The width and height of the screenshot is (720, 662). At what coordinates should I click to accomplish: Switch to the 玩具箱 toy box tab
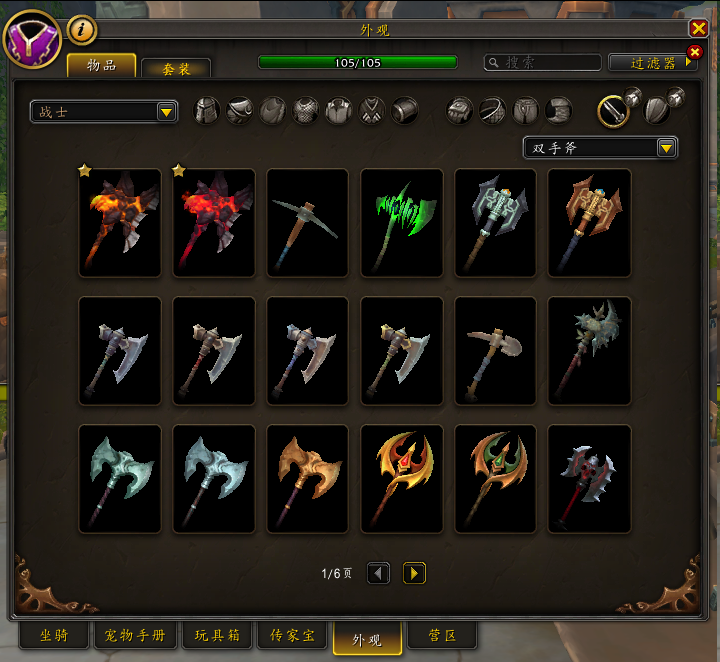click(x=216, y=636)
